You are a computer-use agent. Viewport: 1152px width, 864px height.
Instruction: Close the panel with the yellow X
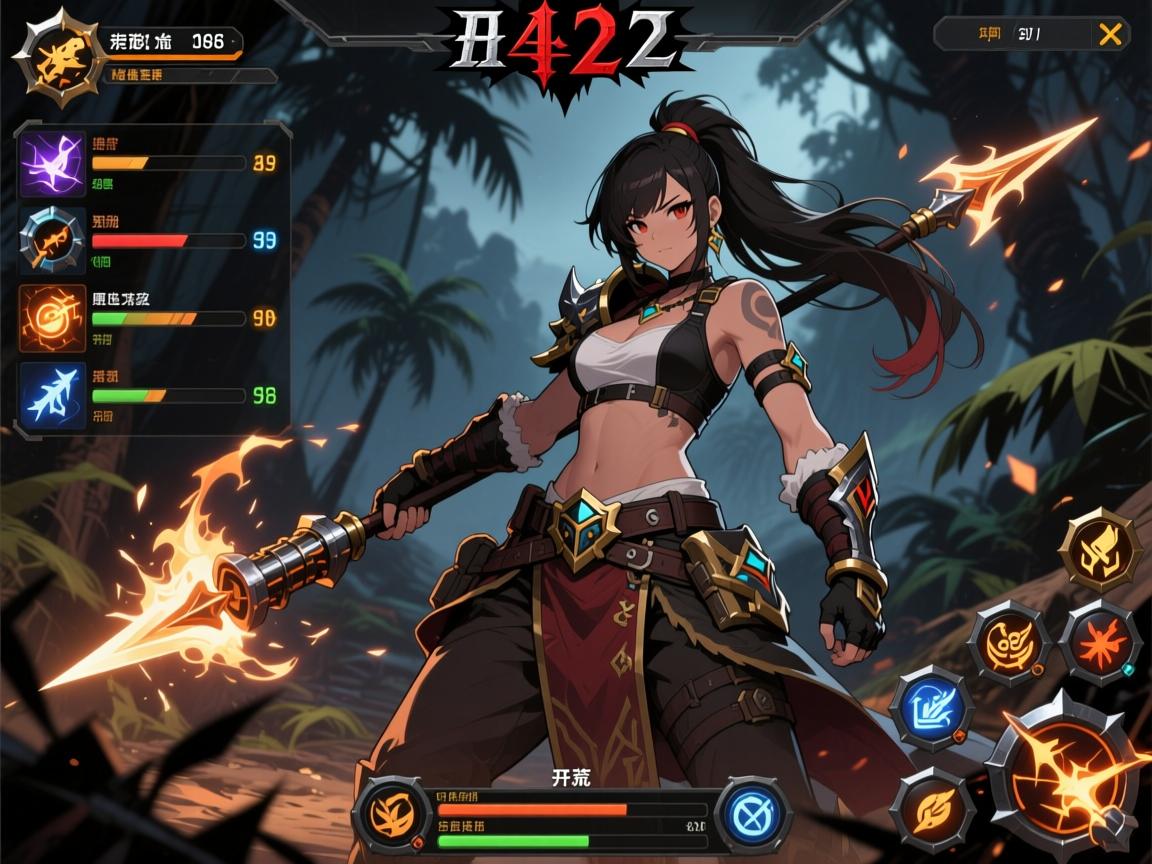(1109, 34)
